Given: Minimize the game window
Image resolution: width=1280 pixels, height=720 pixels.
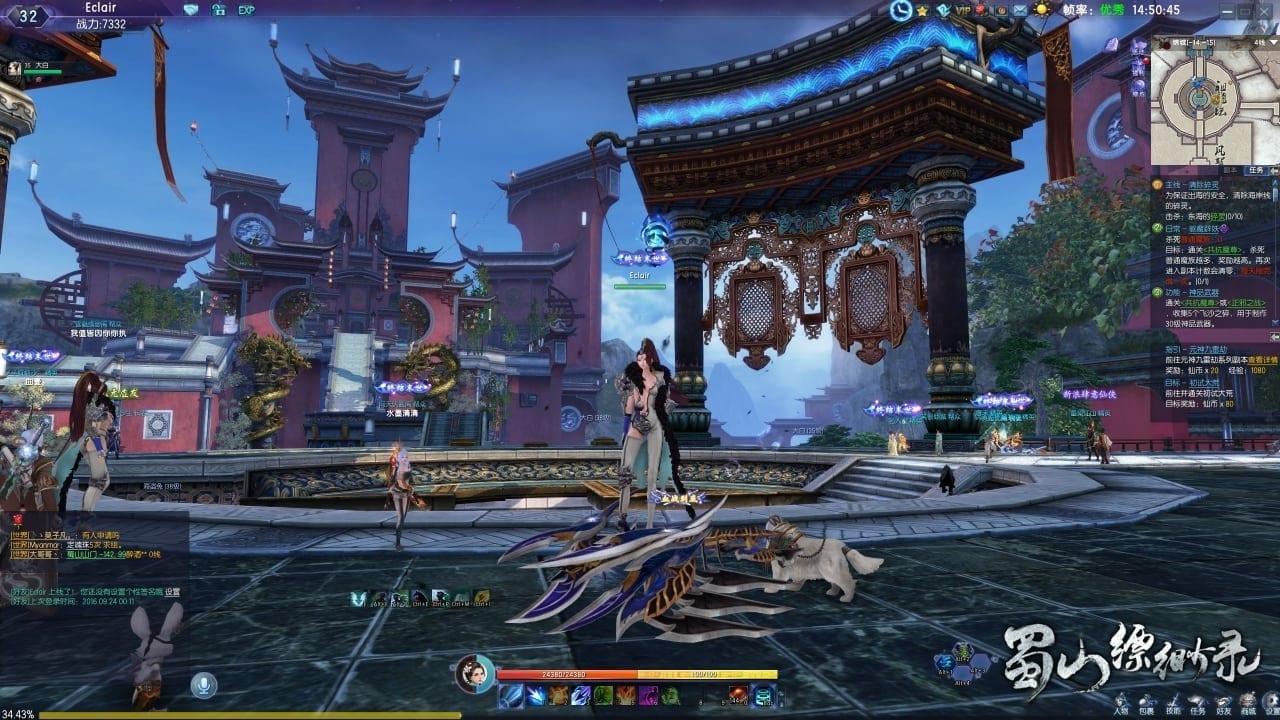Looking at the screenshot, I should point(1229,9).
